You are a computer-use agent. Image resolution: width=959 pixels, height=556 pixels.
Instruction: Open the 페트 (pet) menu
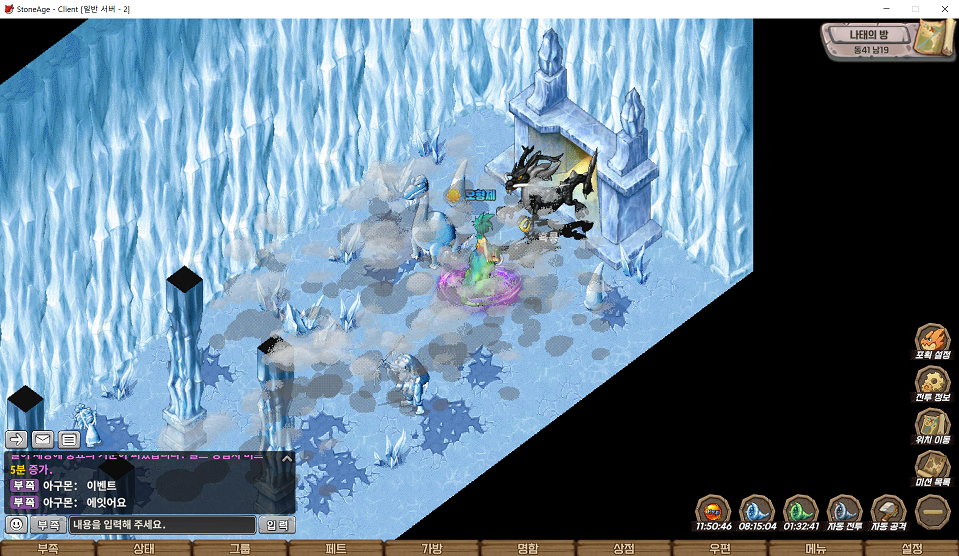(336, 548)
